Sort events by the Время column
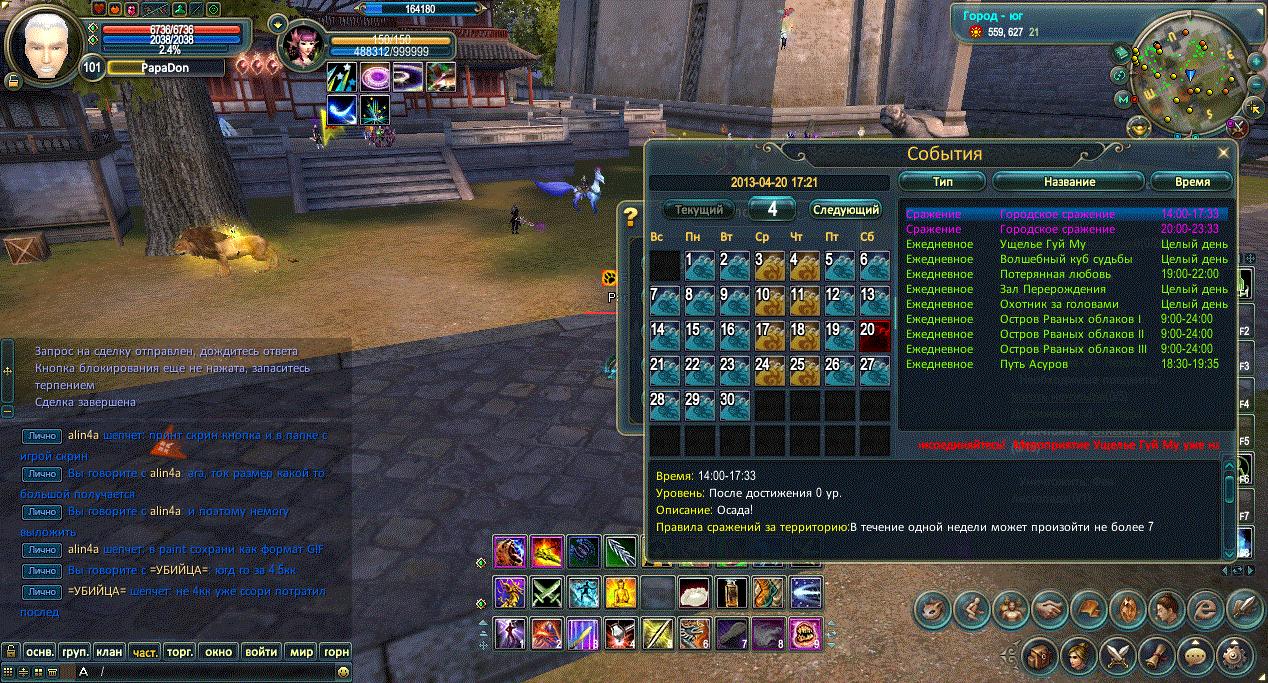The width and height of the screenshot is (1268, 683). pyautogui.click(x=1192, y=182)
